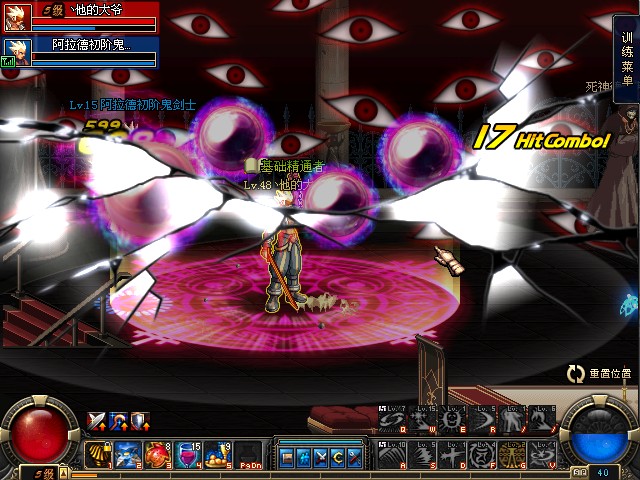Use the blue item in slot 2

pos(128,453)
